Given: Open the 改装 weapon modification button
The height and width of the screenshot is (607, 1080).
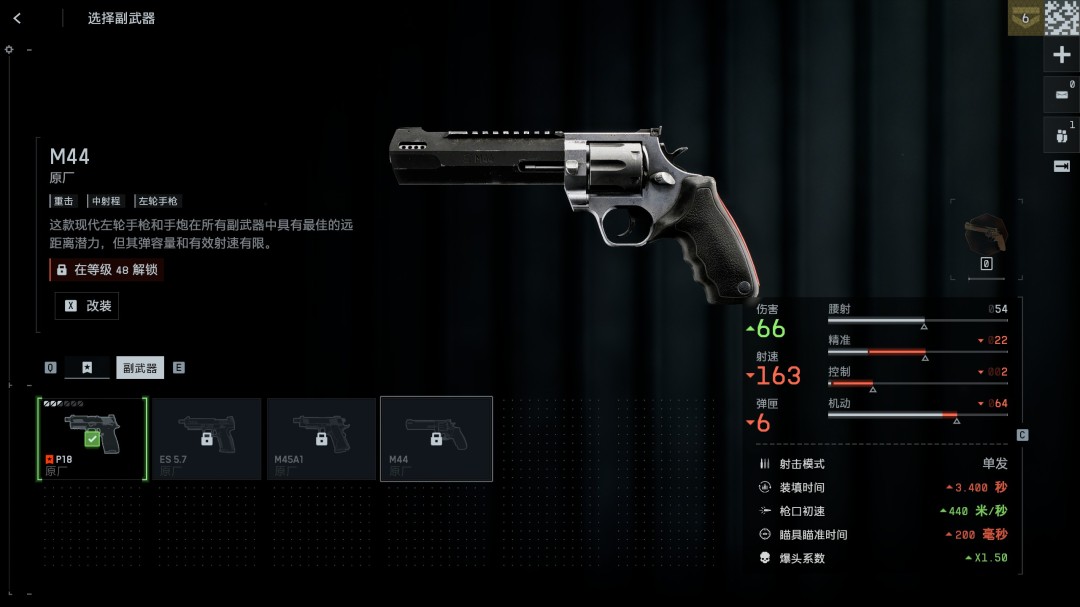Looking at the screenshot, I should coord(87,306).
